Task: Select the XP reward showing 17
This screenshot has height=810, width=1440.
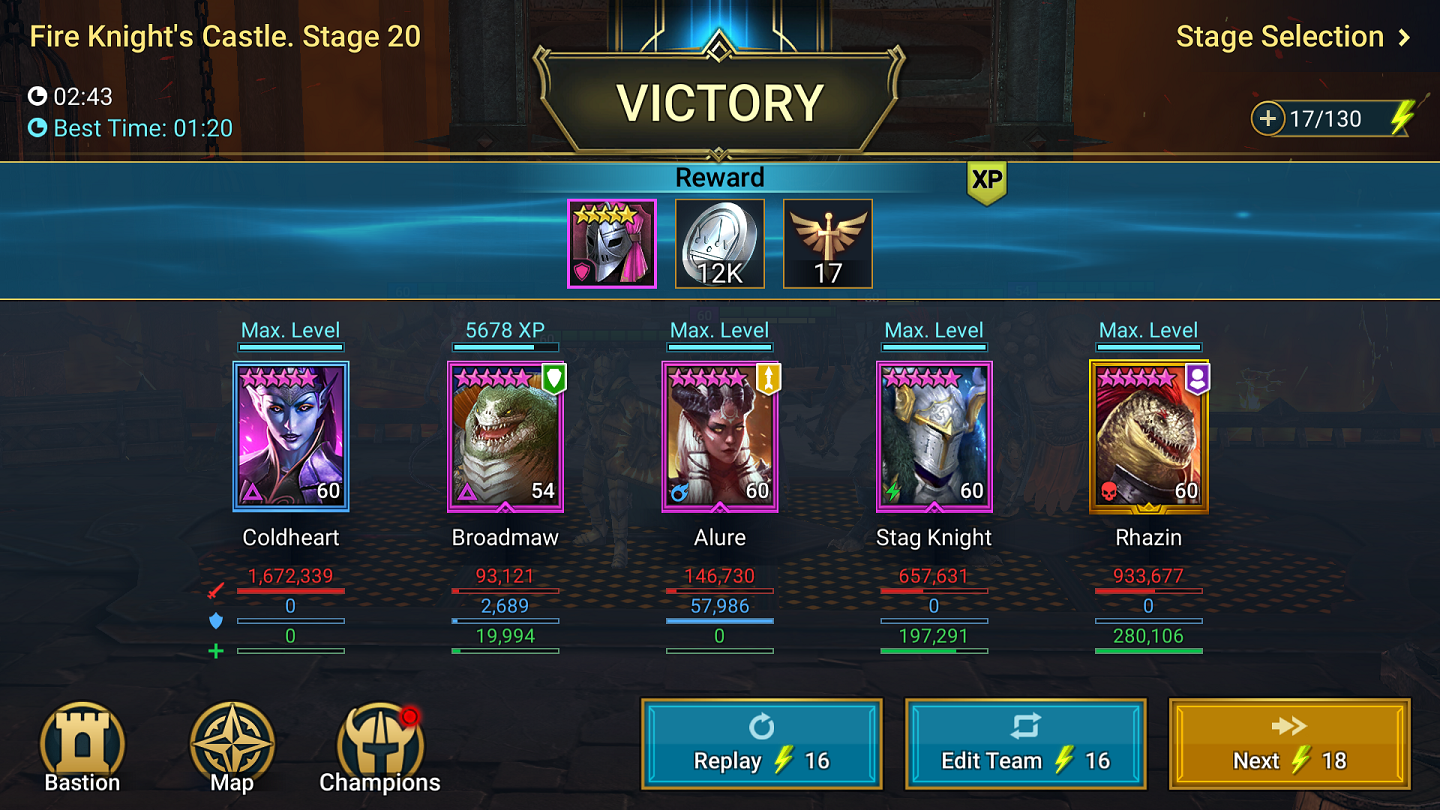Action: (827, 243)
